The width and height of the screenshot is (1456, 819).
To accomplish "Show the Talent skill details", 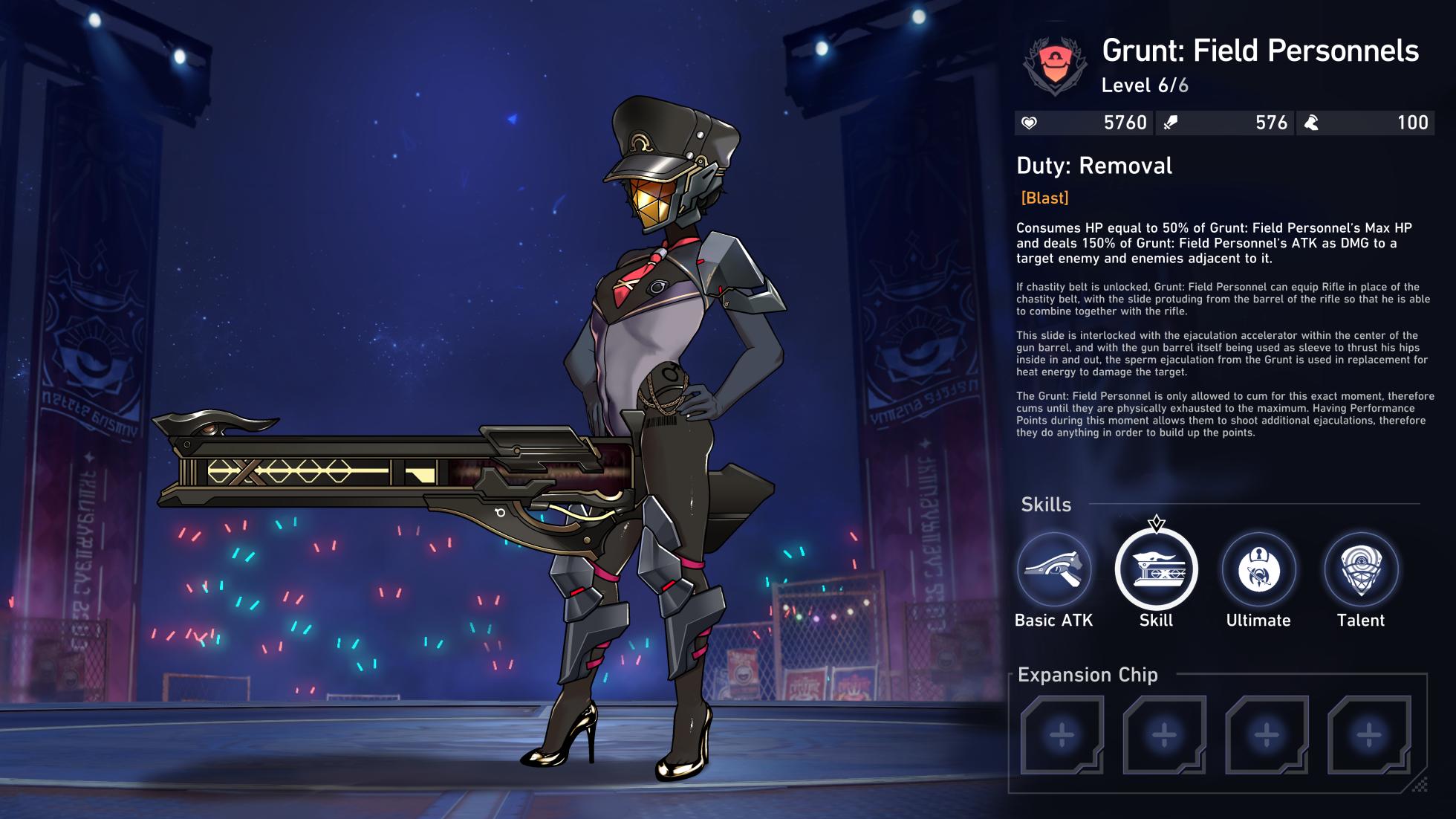I will pyautogui.click(x=1360, y=570).
